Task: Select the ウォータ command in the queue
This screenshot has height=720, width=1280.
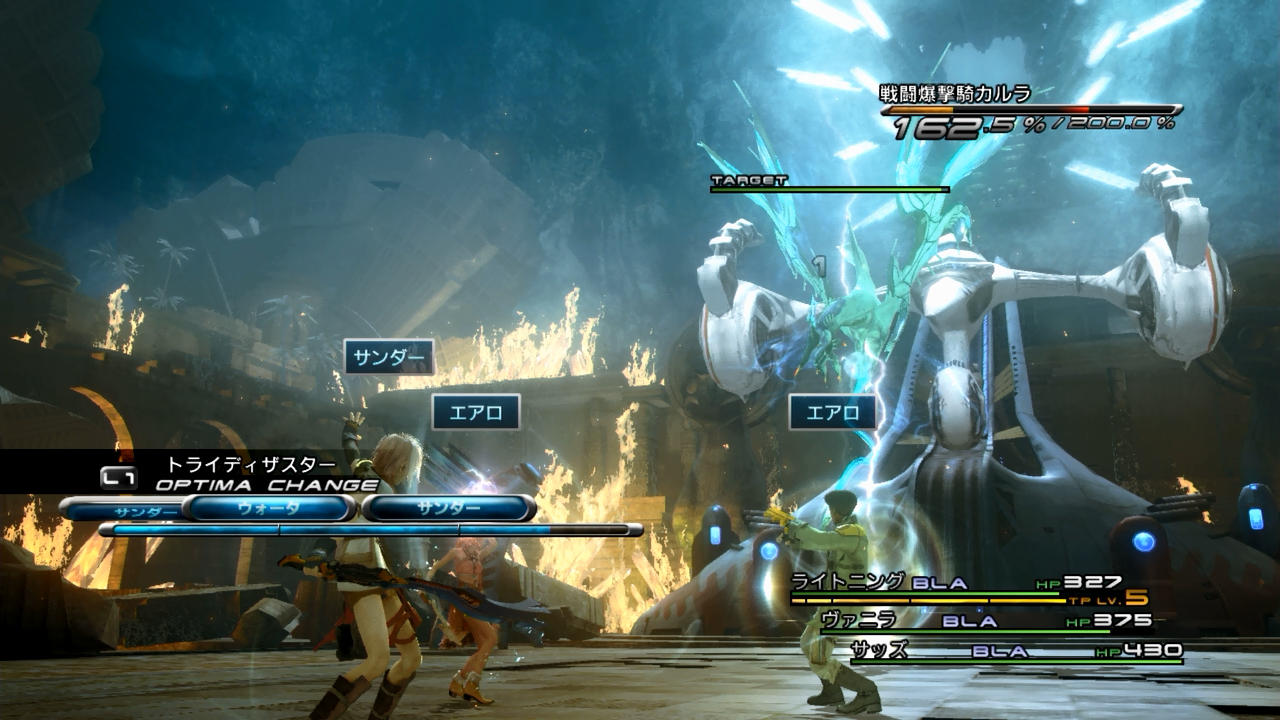Action: pos(268,508)
